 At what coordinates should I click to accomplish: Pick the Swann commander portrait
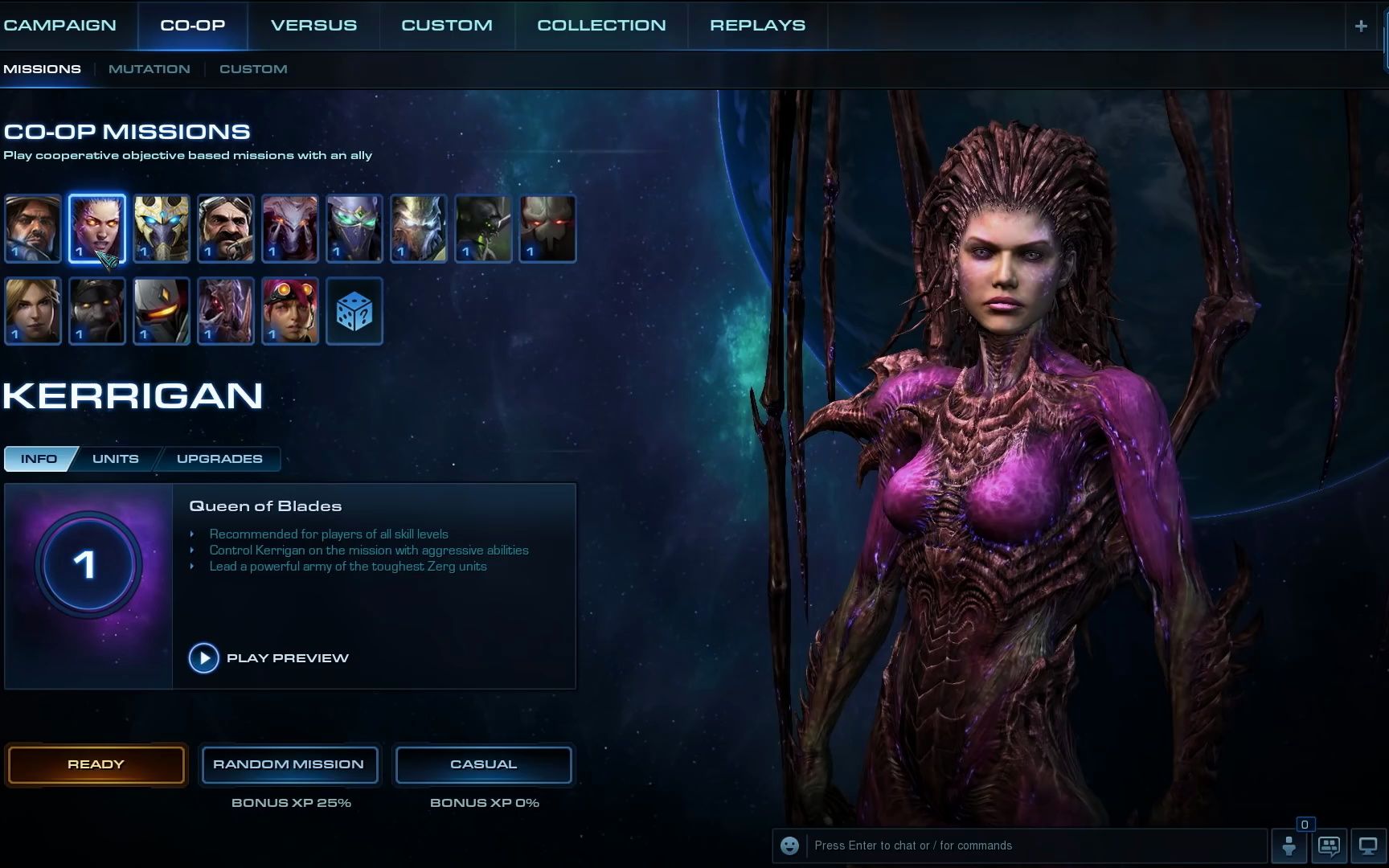click(x=226, y=229)
